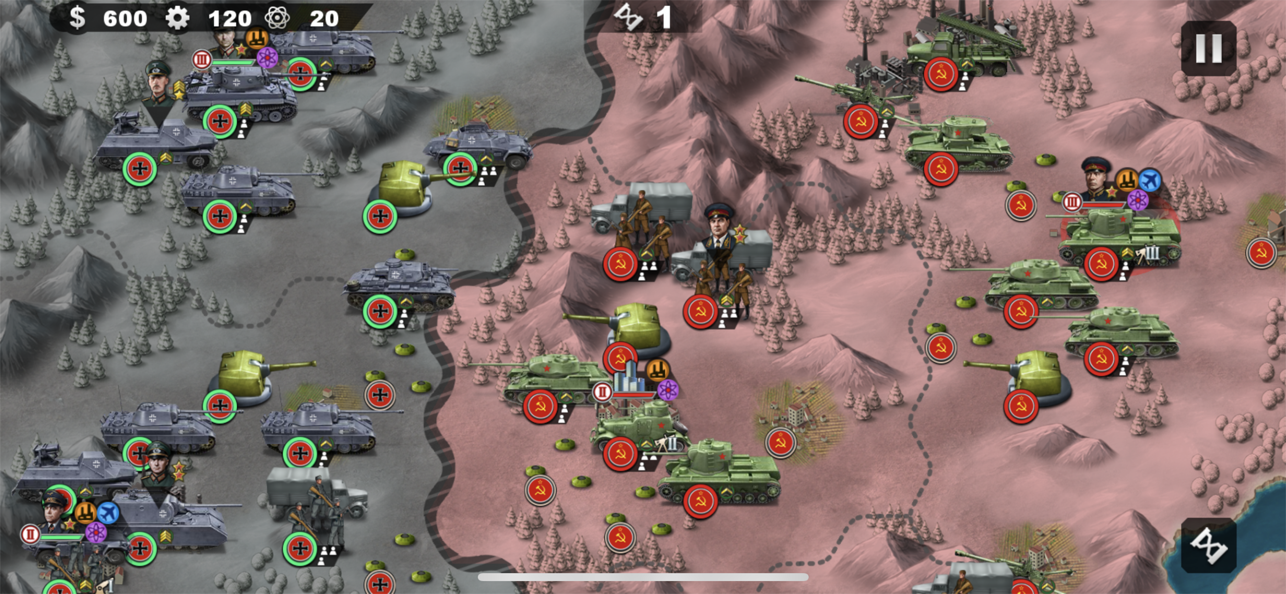End the turn with the hourglass button
1286x594 pixels.
1208,545
